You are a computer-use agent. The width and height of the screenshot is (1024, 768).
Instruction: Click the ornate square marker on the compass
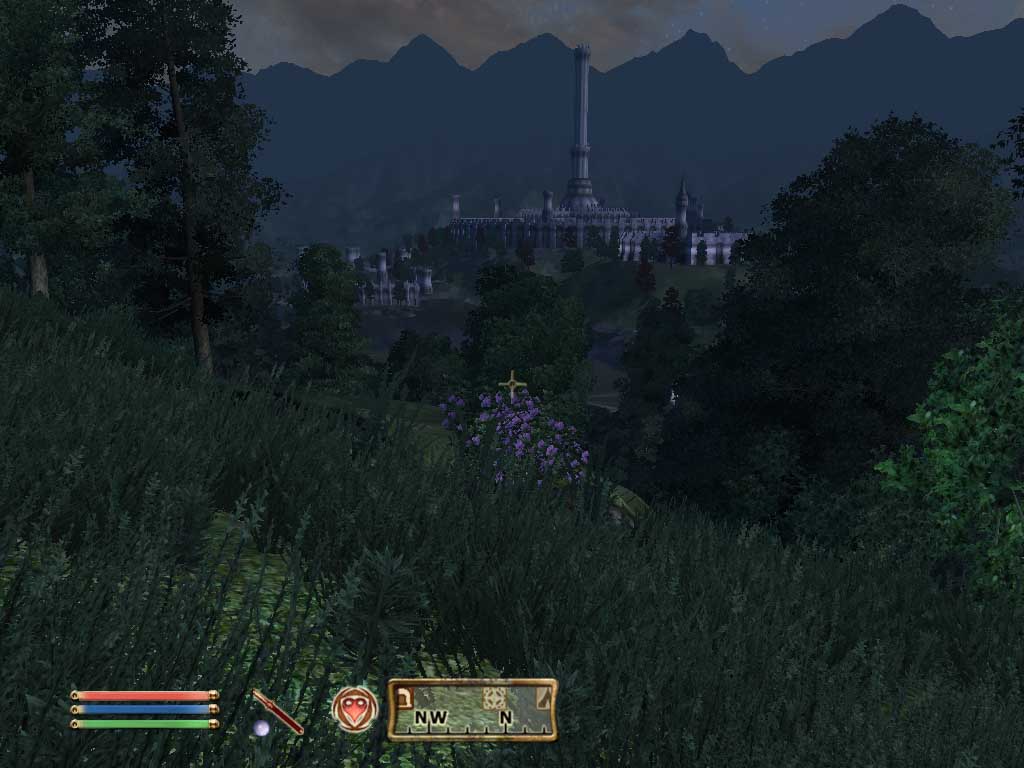(493, 698)
